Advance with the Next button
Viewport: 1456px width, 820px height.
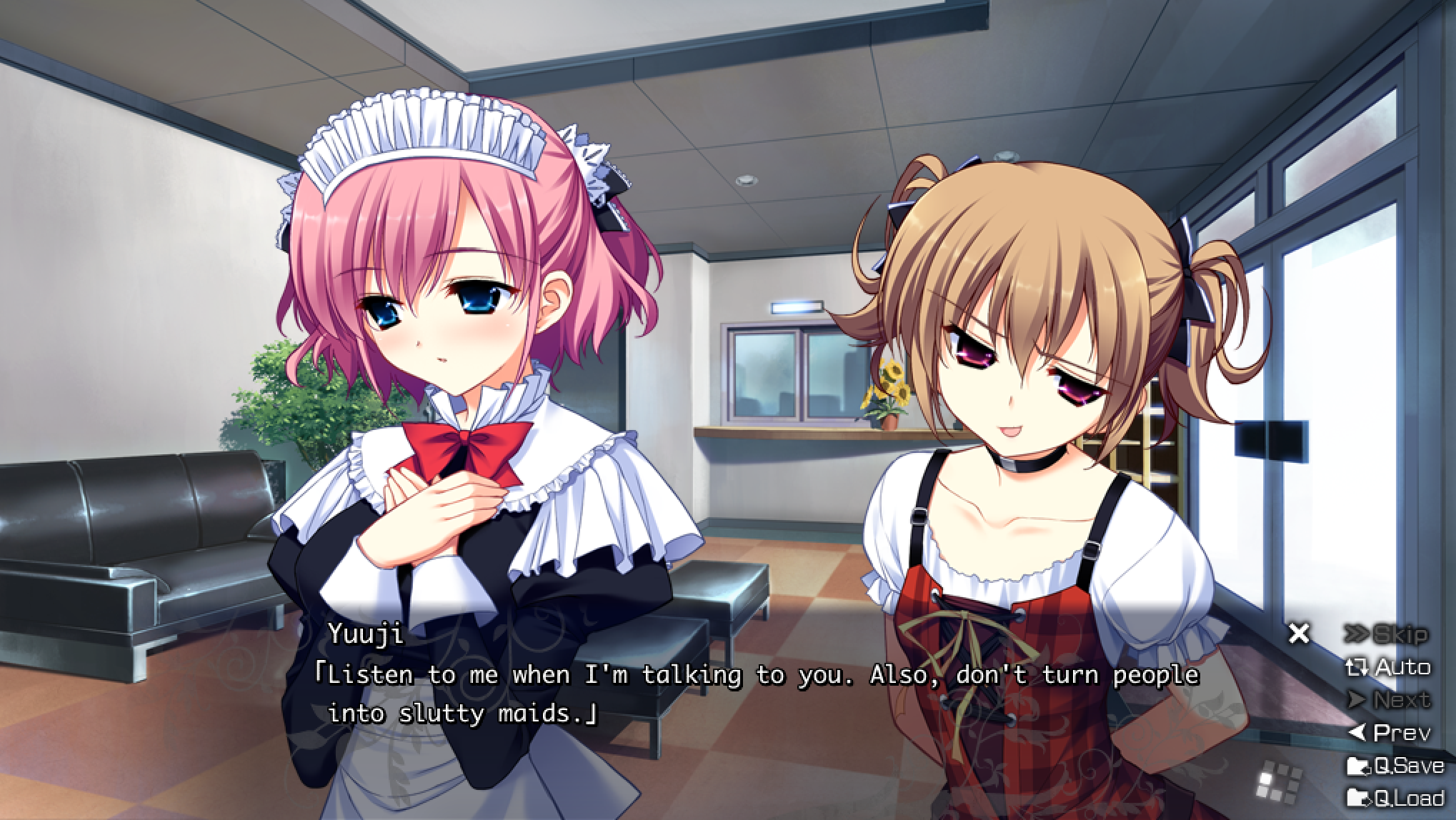point(1389,700)
